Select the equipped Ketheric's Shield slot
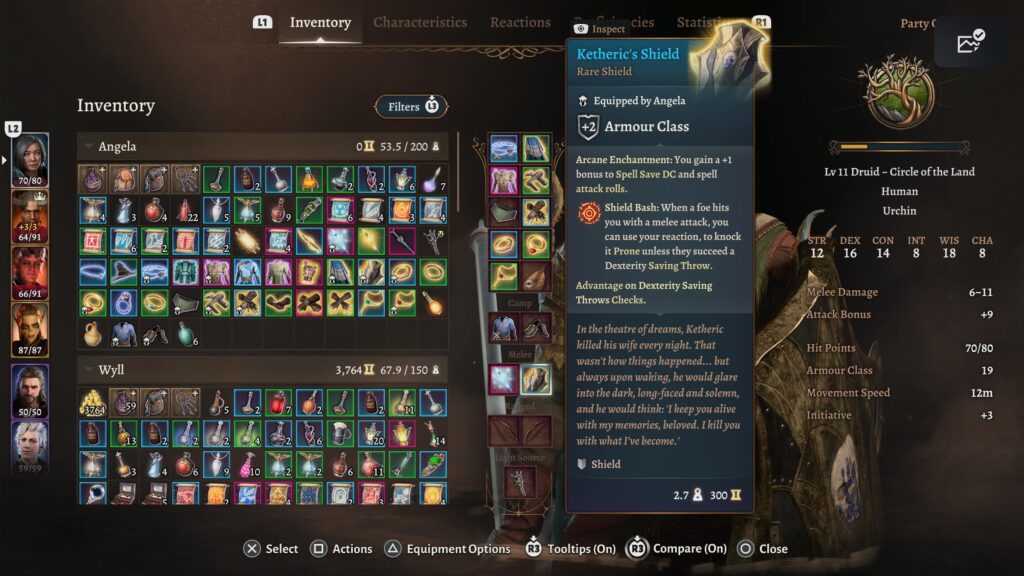 [537, 379]
